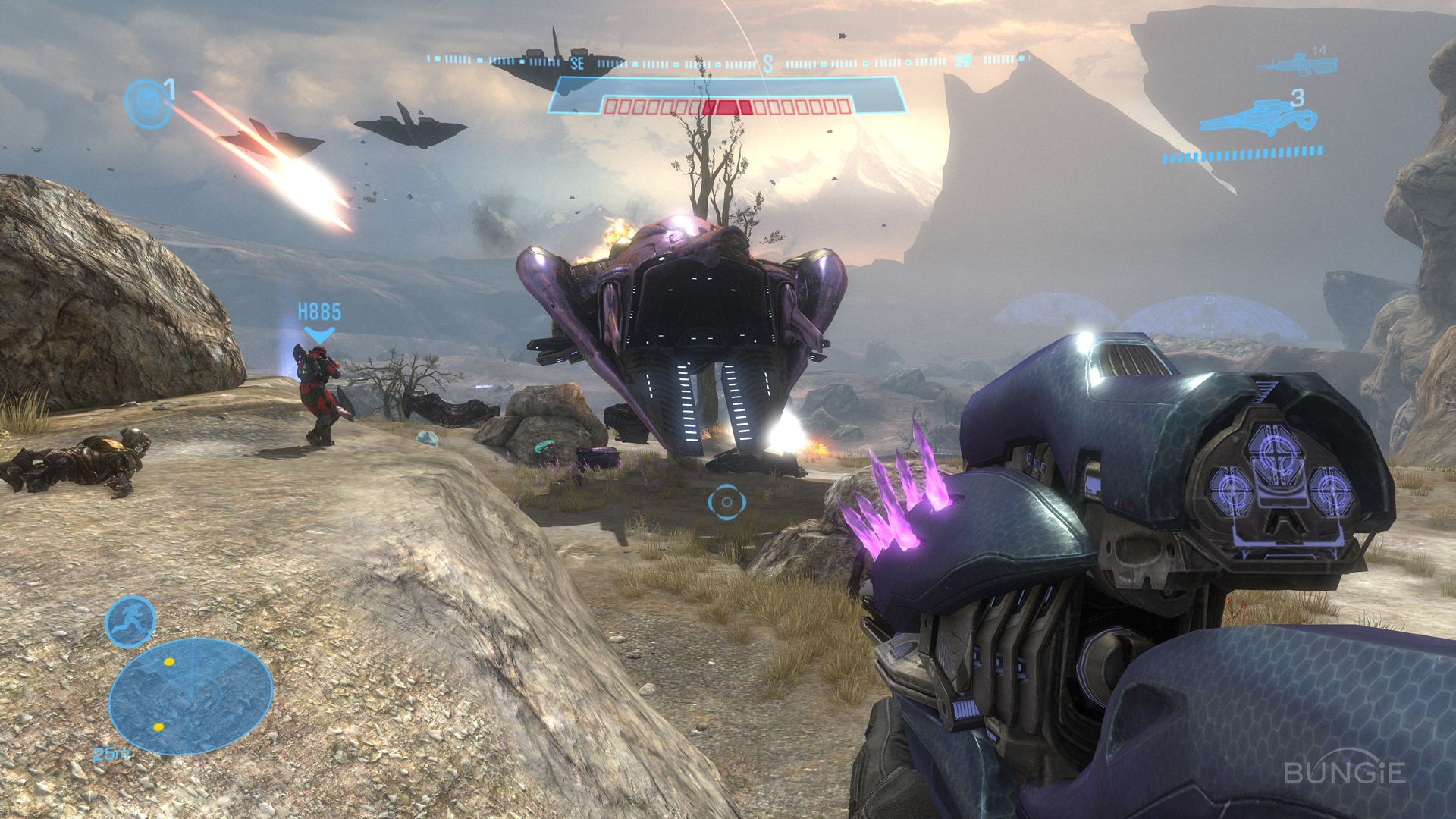
Task: Activate the Sprint armor ability icon
Action: click(130, 622)
